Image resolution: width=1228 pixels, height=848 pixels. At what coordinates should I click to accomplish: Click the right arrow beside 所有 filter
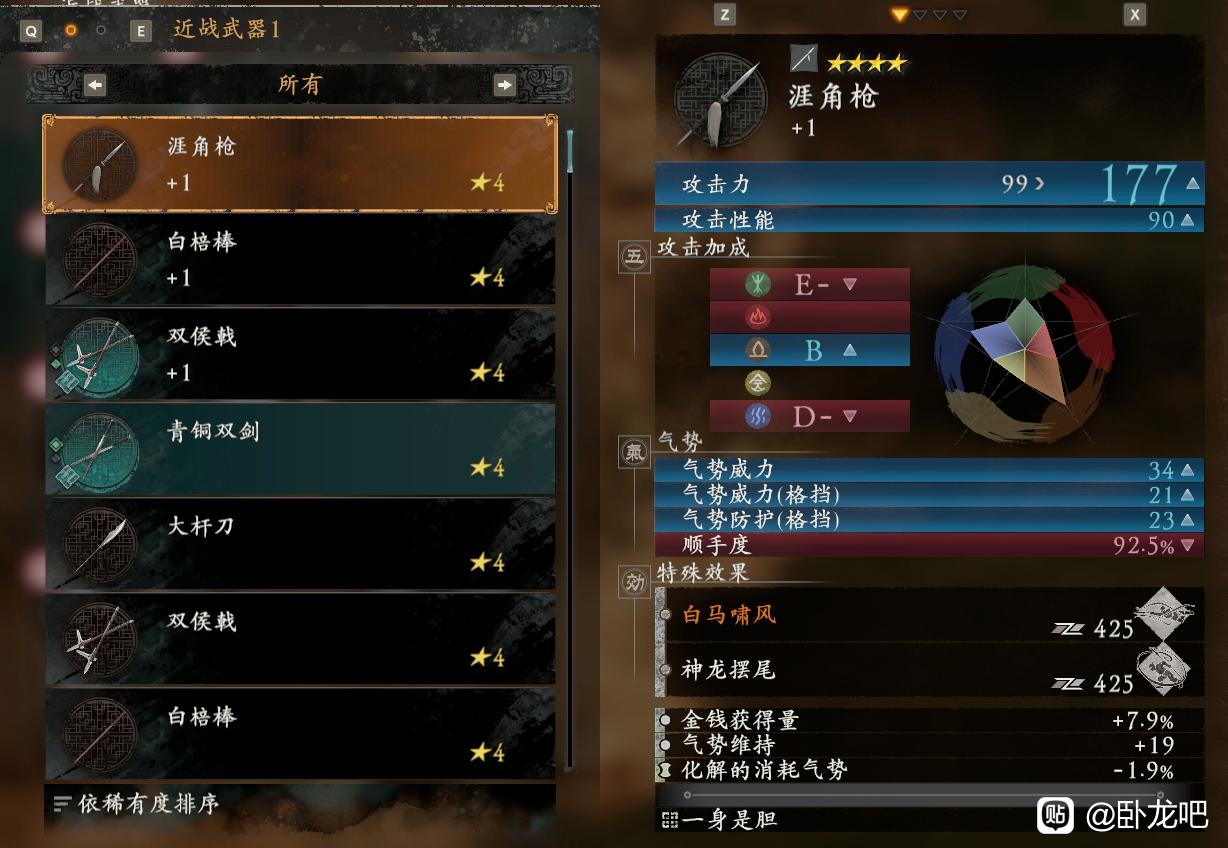[x=504, y=85]
